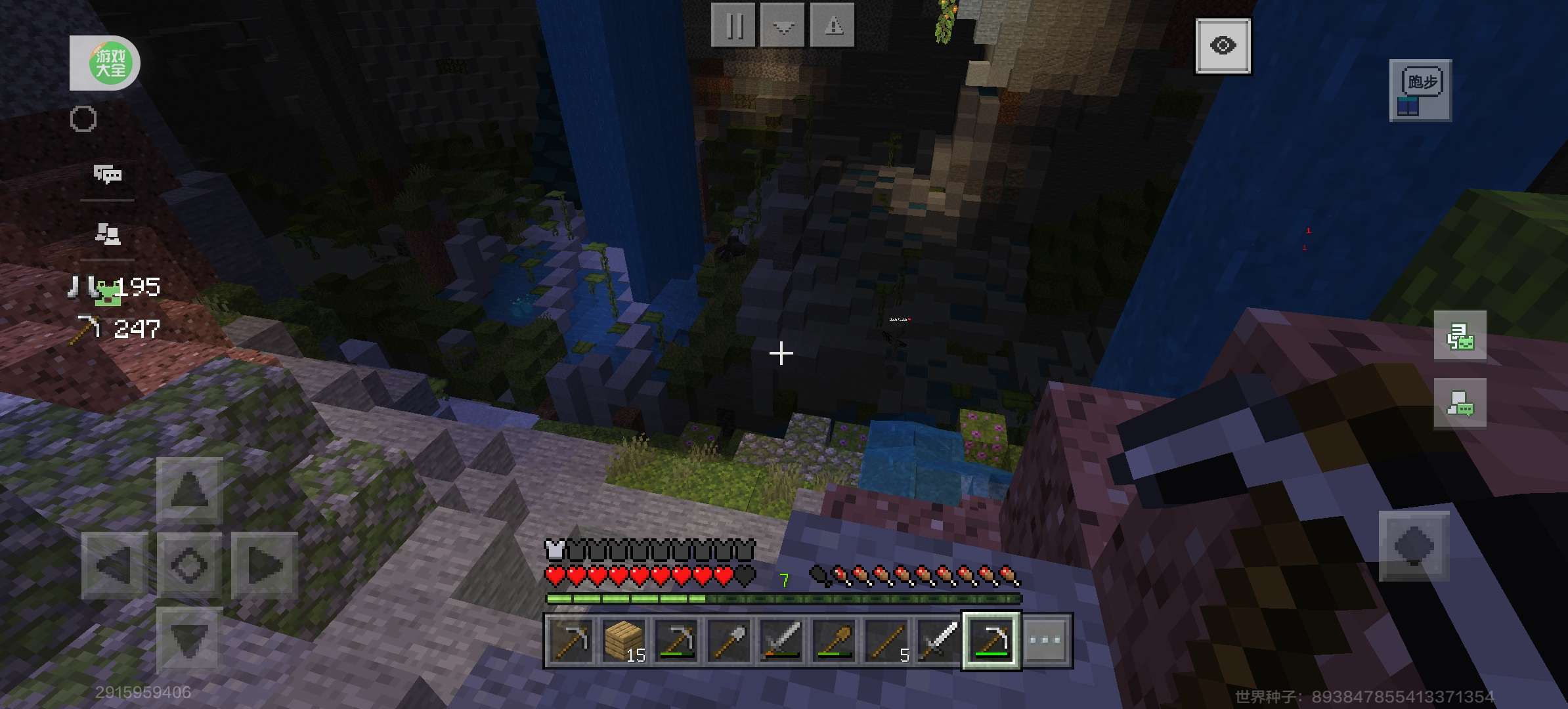1568x709 pixels.
Task: Open the 游戏大全 green overlay badge
Action: pos(105,63)
